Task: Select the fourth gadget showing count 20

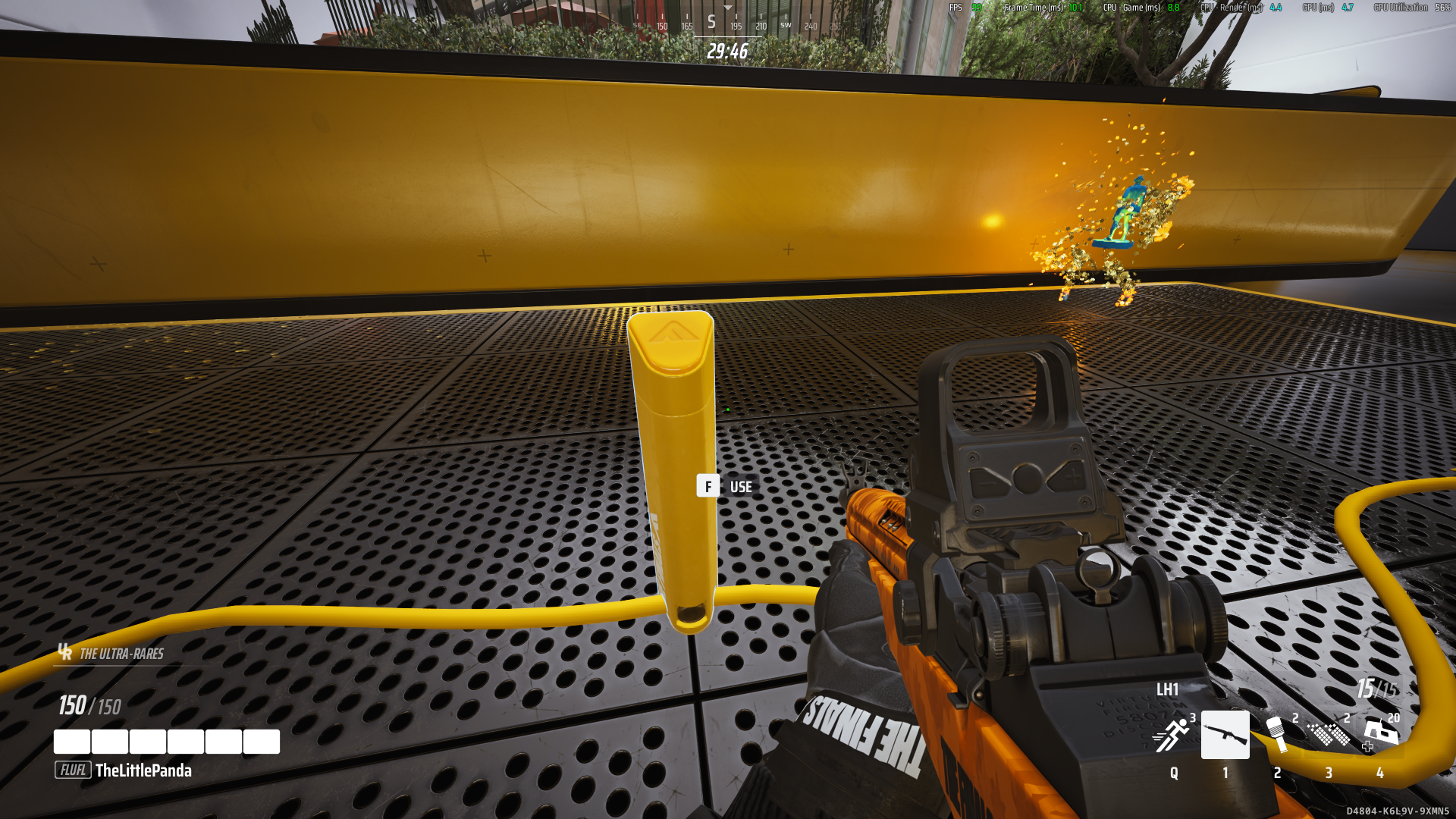Action: coord(1380,735)
